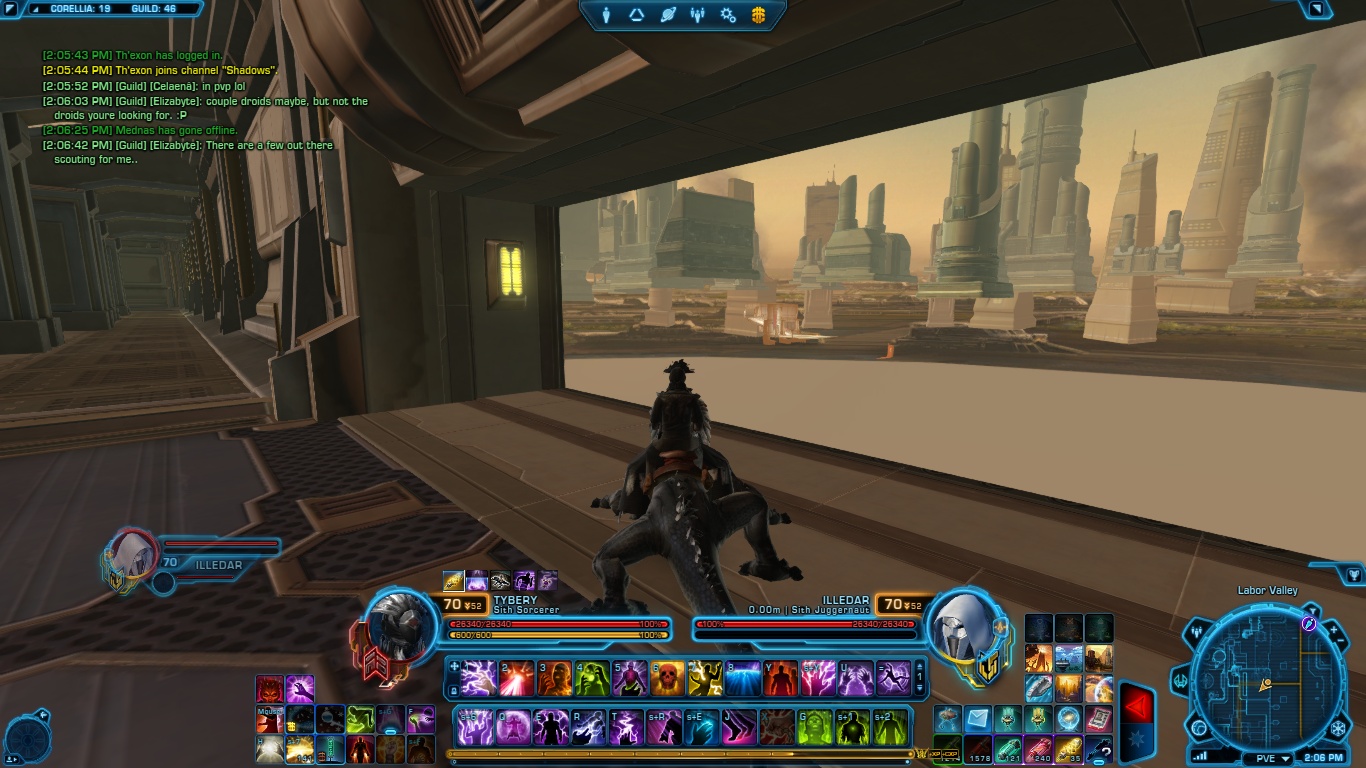Click the mailbox envelope icon
This screenshot has height=768, width=1366.
click(x=978, y=719)
